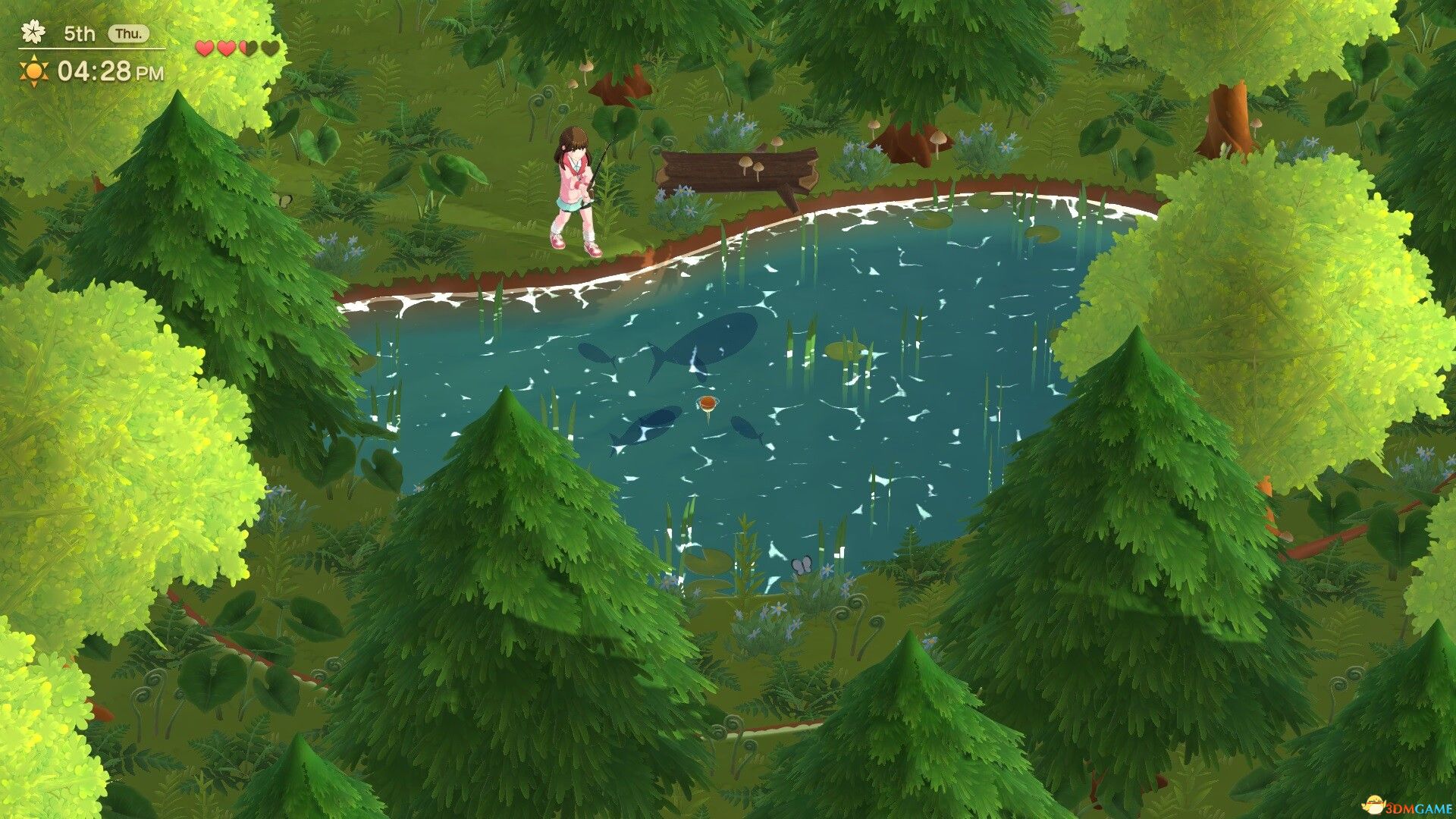The width and height of the screenshot is (1456, 819).
Task: Click the 5th date label
Action: [80, 33]
